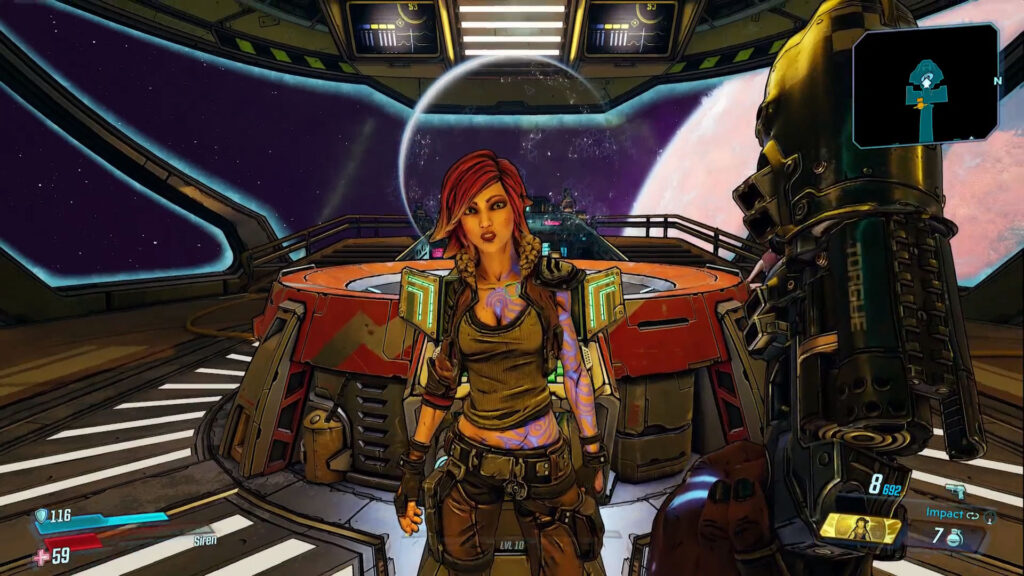The width and height of the screenshot is (1024, 576).
Task: Open the minimap
Action: pos(925,85)
